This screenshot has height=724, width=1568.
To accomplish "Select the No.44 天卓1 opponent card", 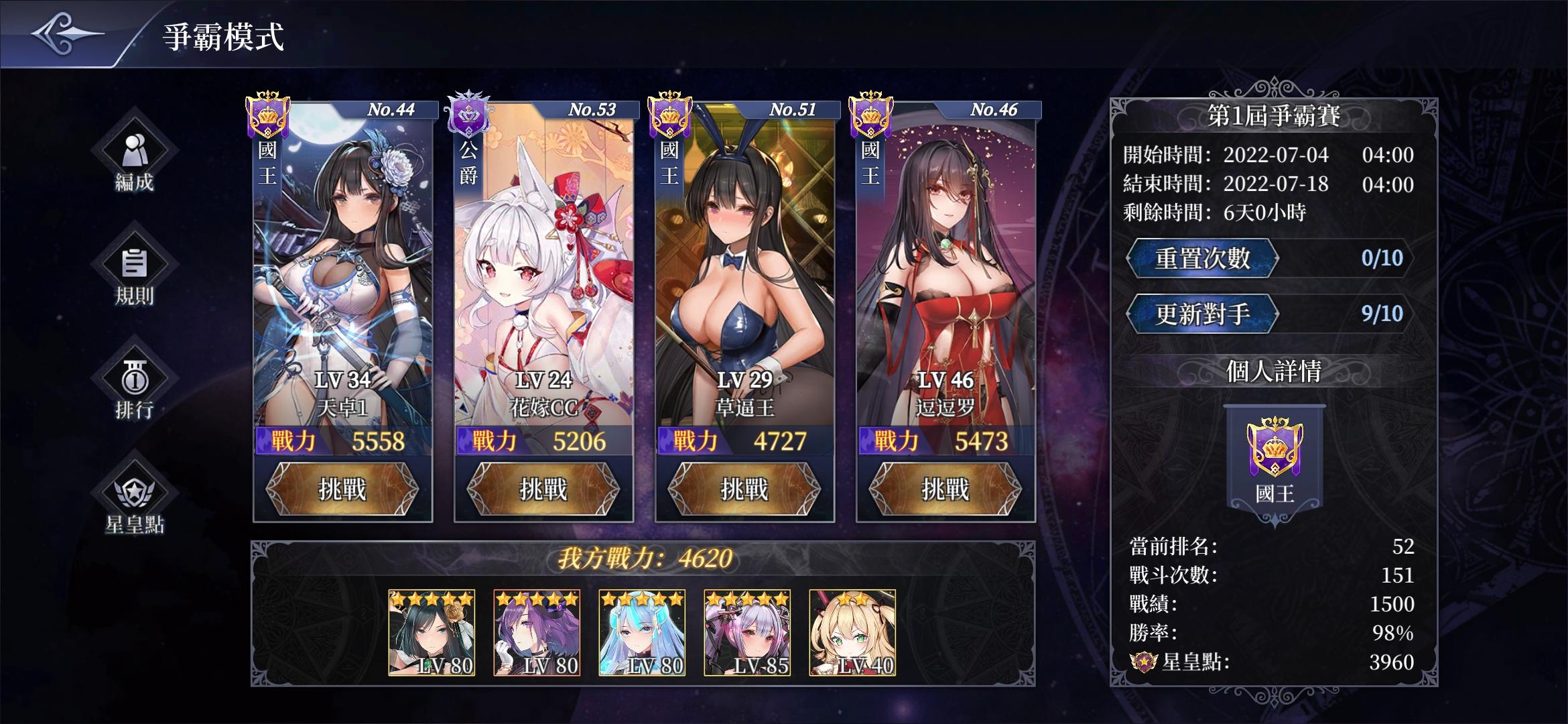I will coord(342,268).
